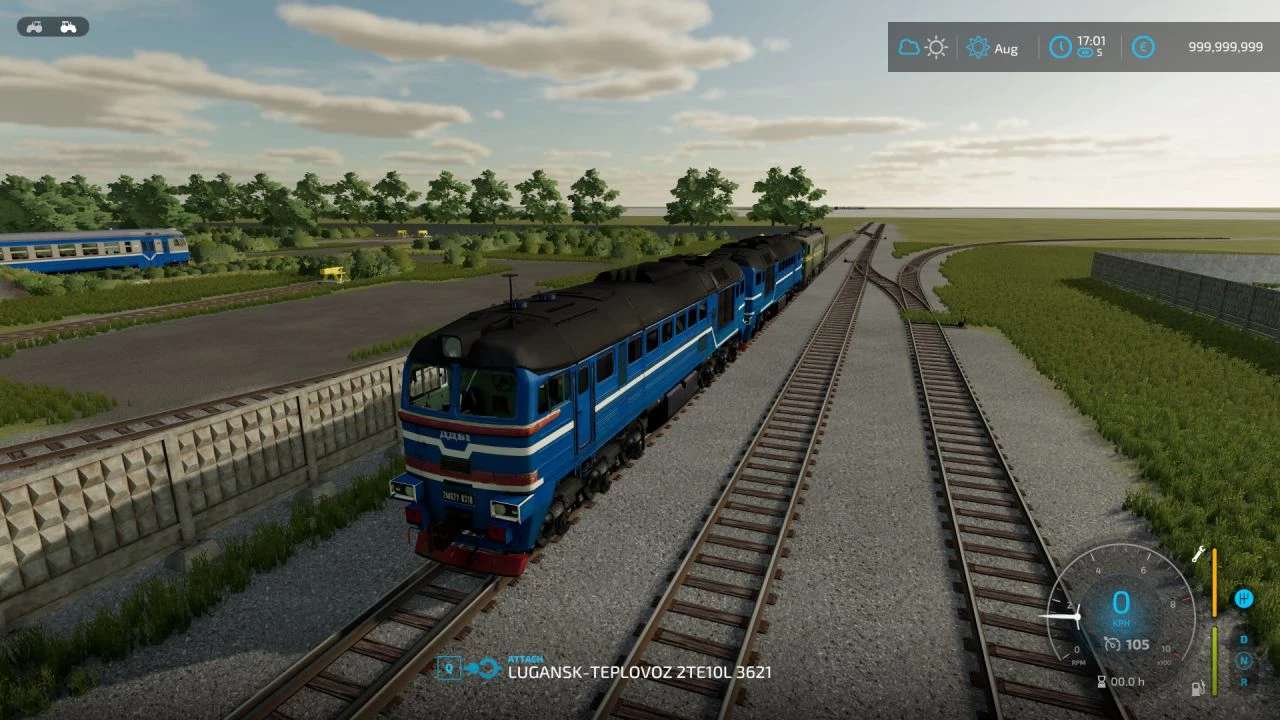Image resolution: width=1280 pixels, height=720 pixels.
Task: Click the wrench damage icon
Action: point(1198,554)
